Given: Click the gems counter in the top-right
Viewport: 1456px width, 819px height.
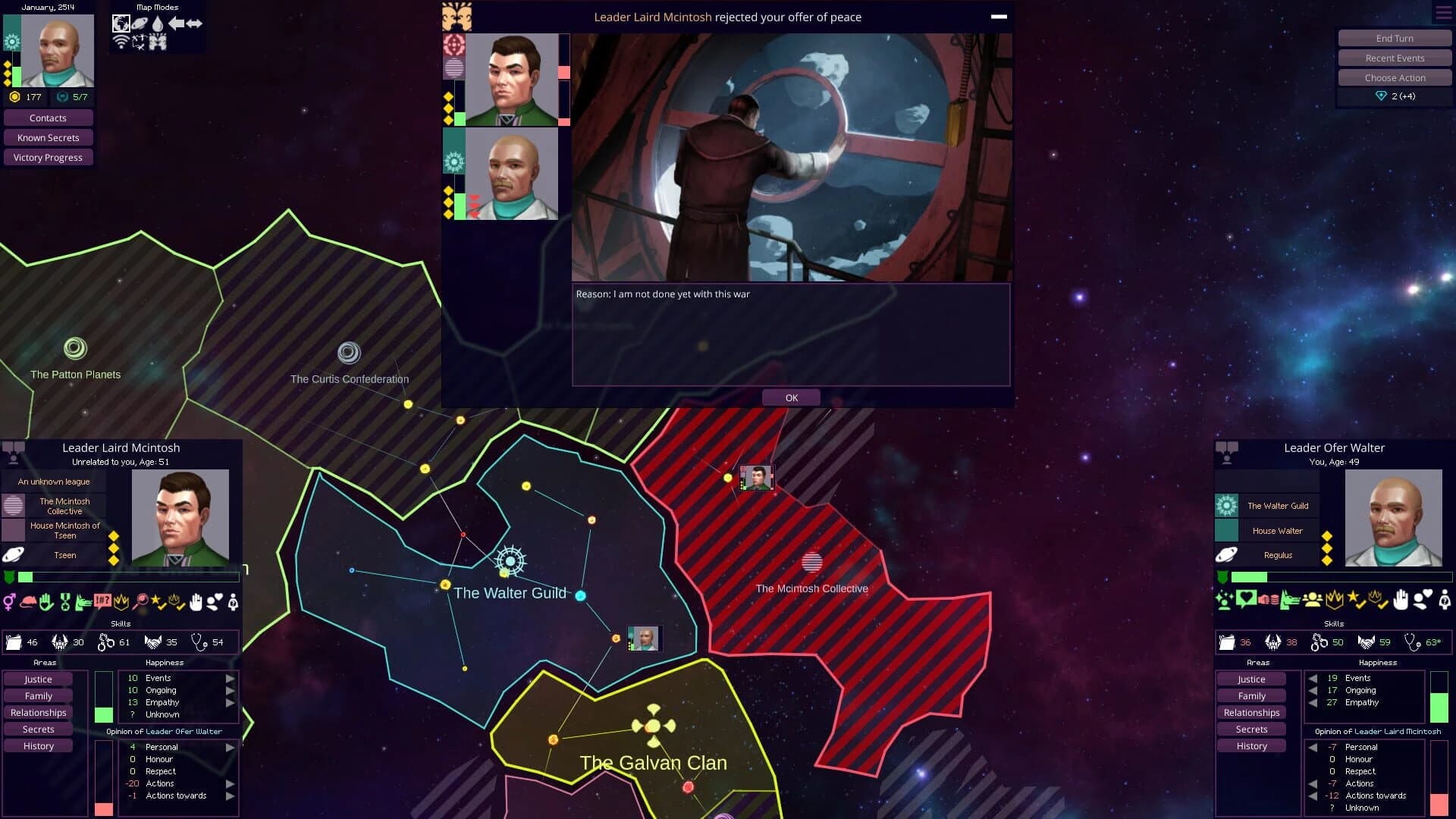Looking at the screenshot, I should (x=1395, y=96).
